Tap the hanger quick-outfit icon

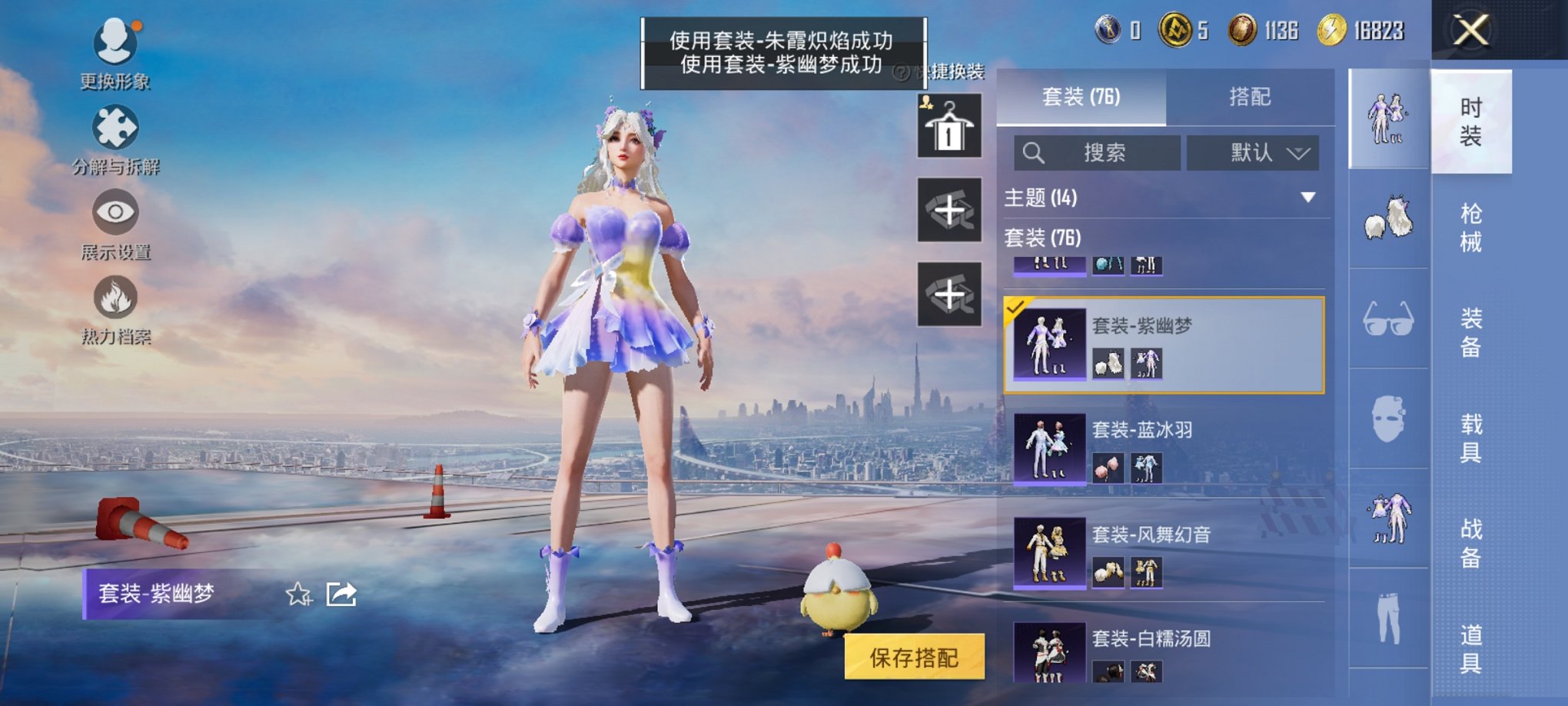pos(950,124)
